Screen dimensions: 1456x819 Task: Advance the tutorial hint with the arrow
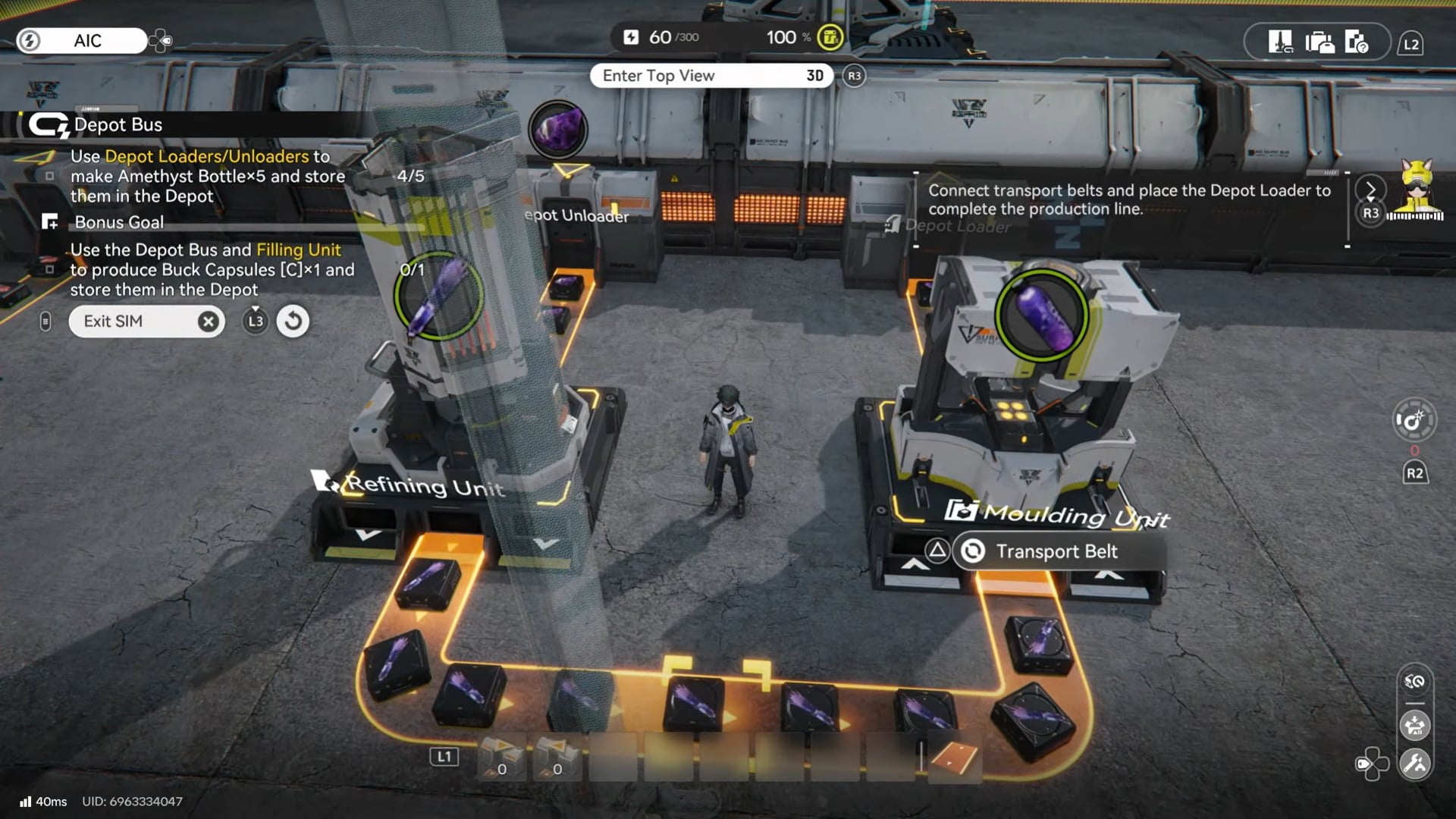click(x=1370, y=190)
